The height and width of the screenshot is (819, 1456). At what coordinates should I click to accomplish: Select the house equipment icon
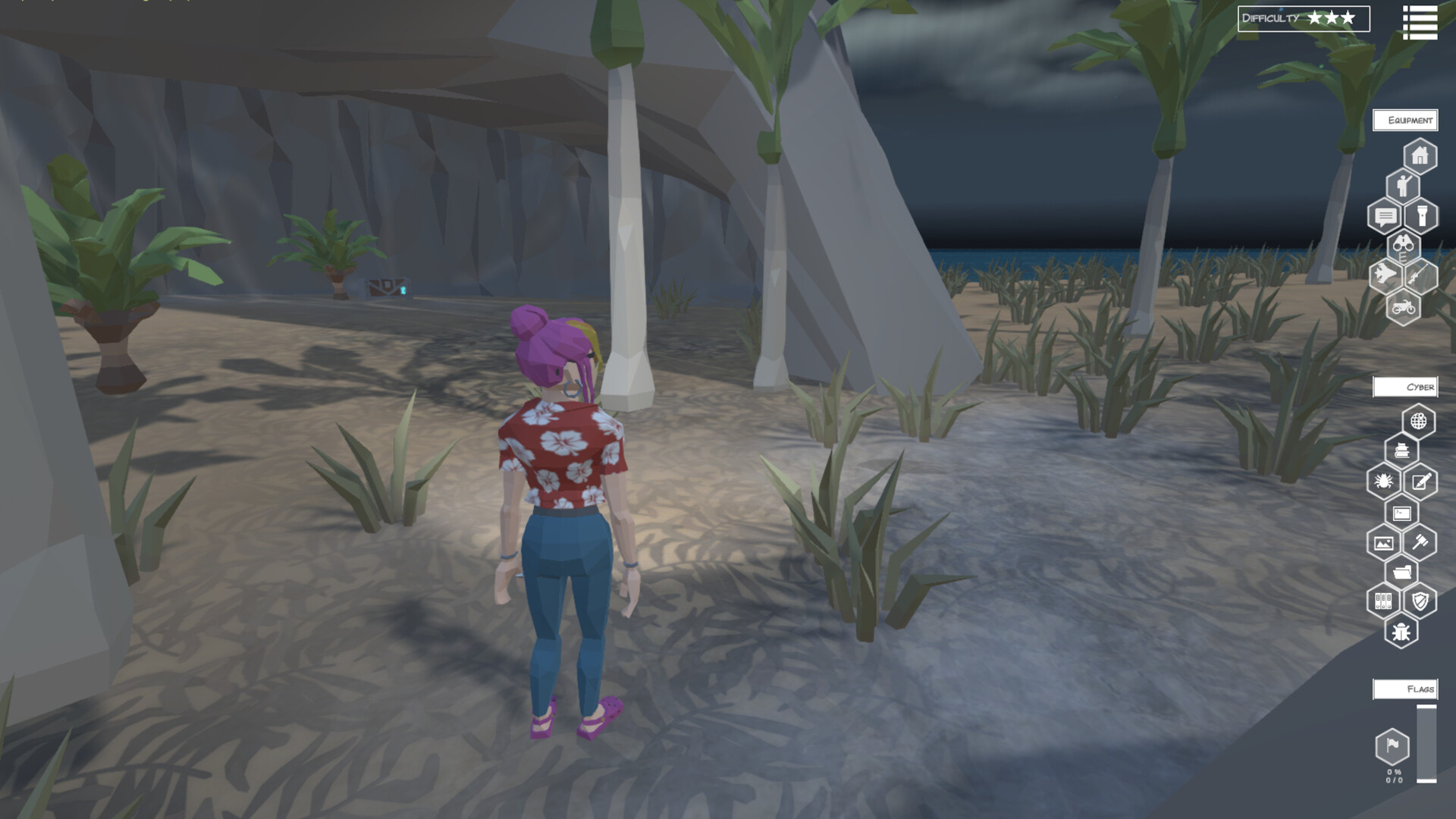pyautogui.click(x=1420, y=155)
